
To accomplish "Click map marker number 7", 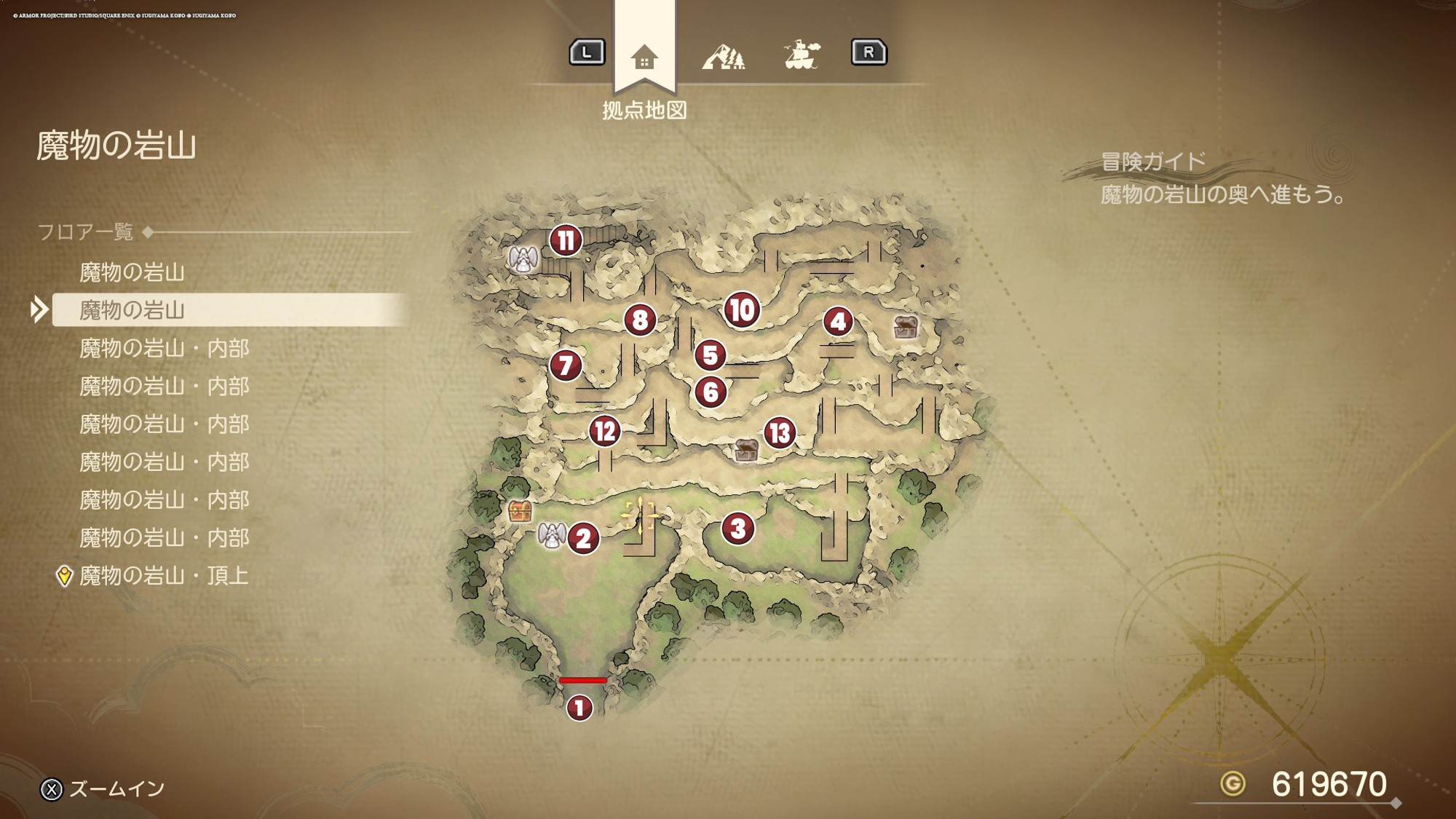I will coord(566,365).
